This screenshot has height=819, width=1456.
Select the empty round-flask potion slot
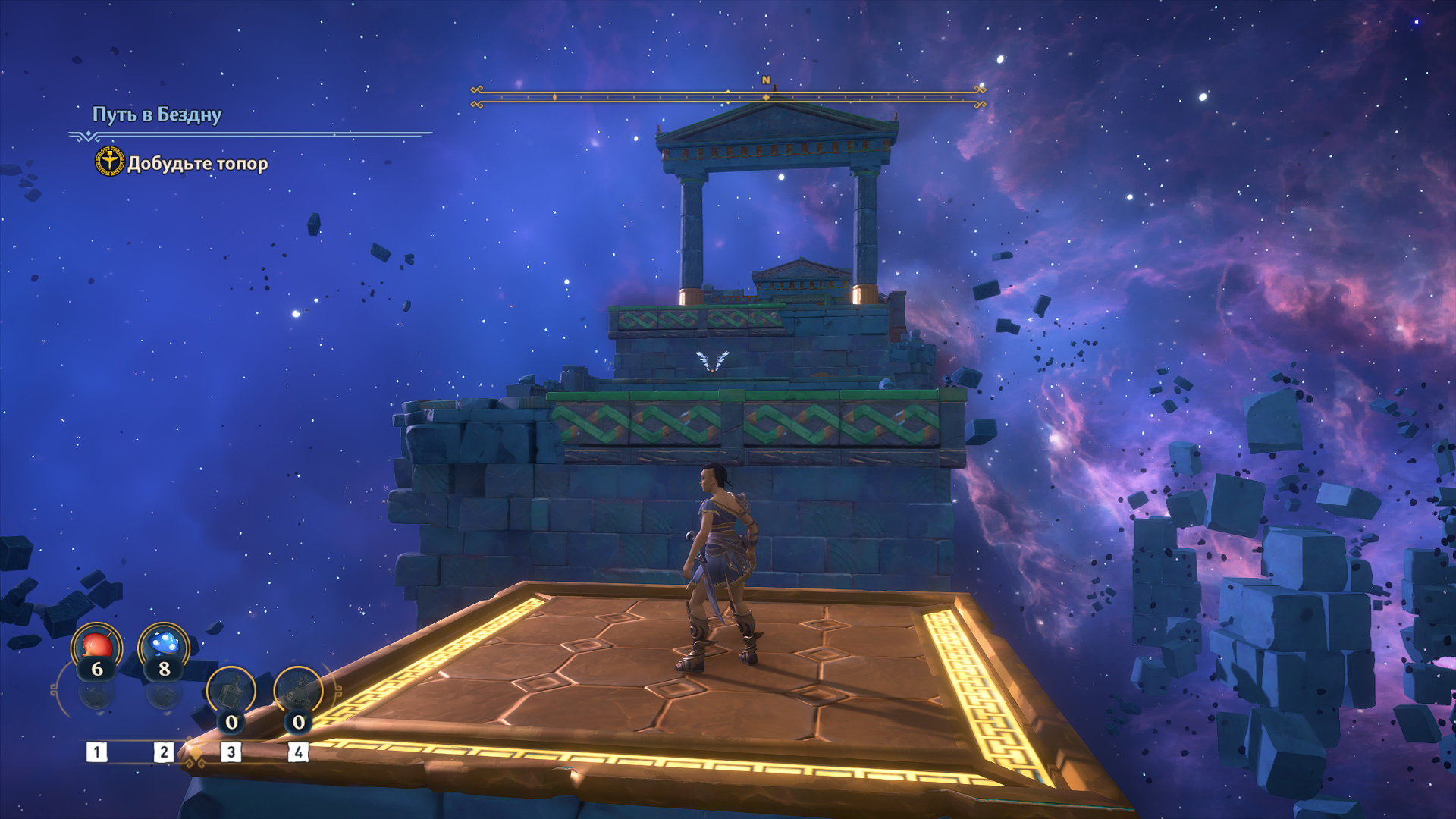click(x=298, y=692)
